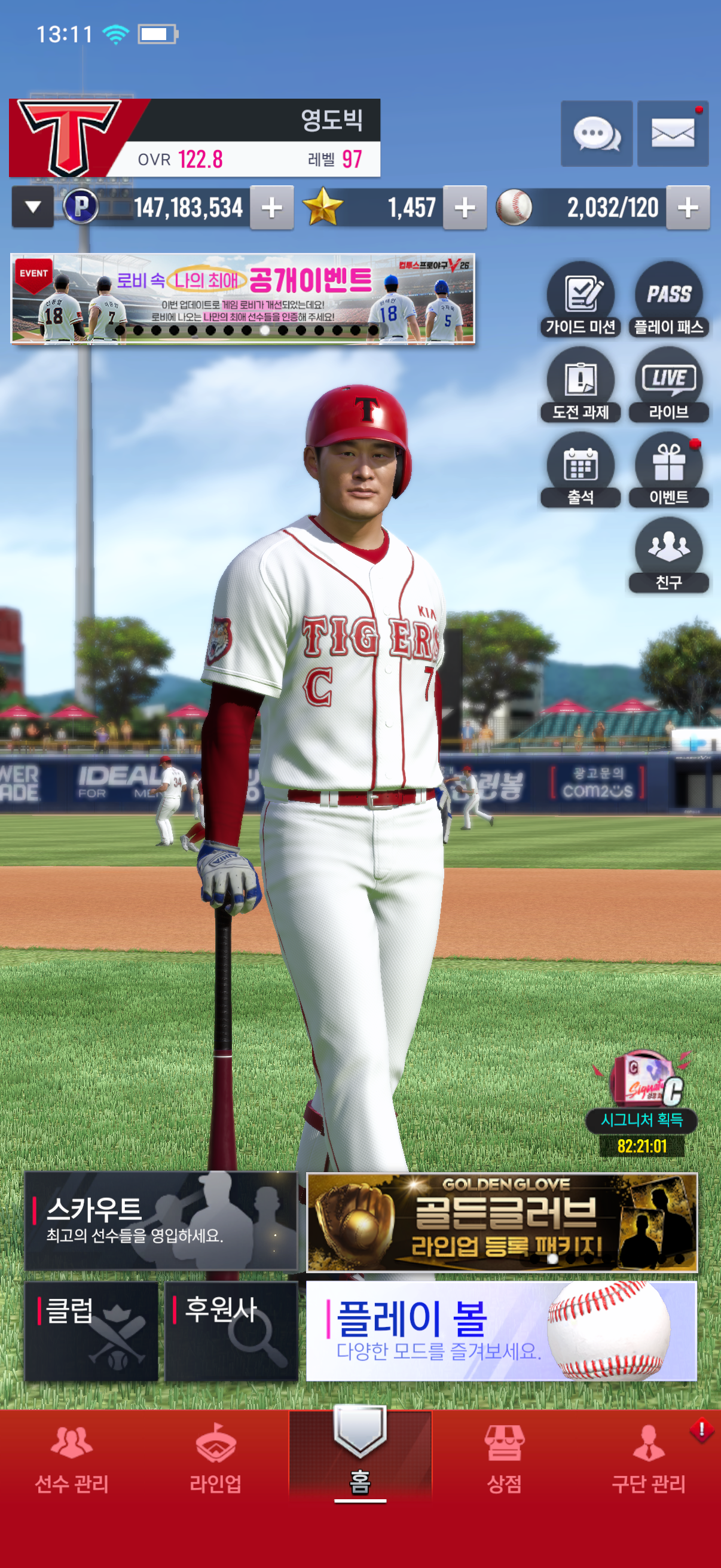This screenshot has height=1568, width=721.
Task: Add more points with the P plus button
Action: (x=271, y=208)
